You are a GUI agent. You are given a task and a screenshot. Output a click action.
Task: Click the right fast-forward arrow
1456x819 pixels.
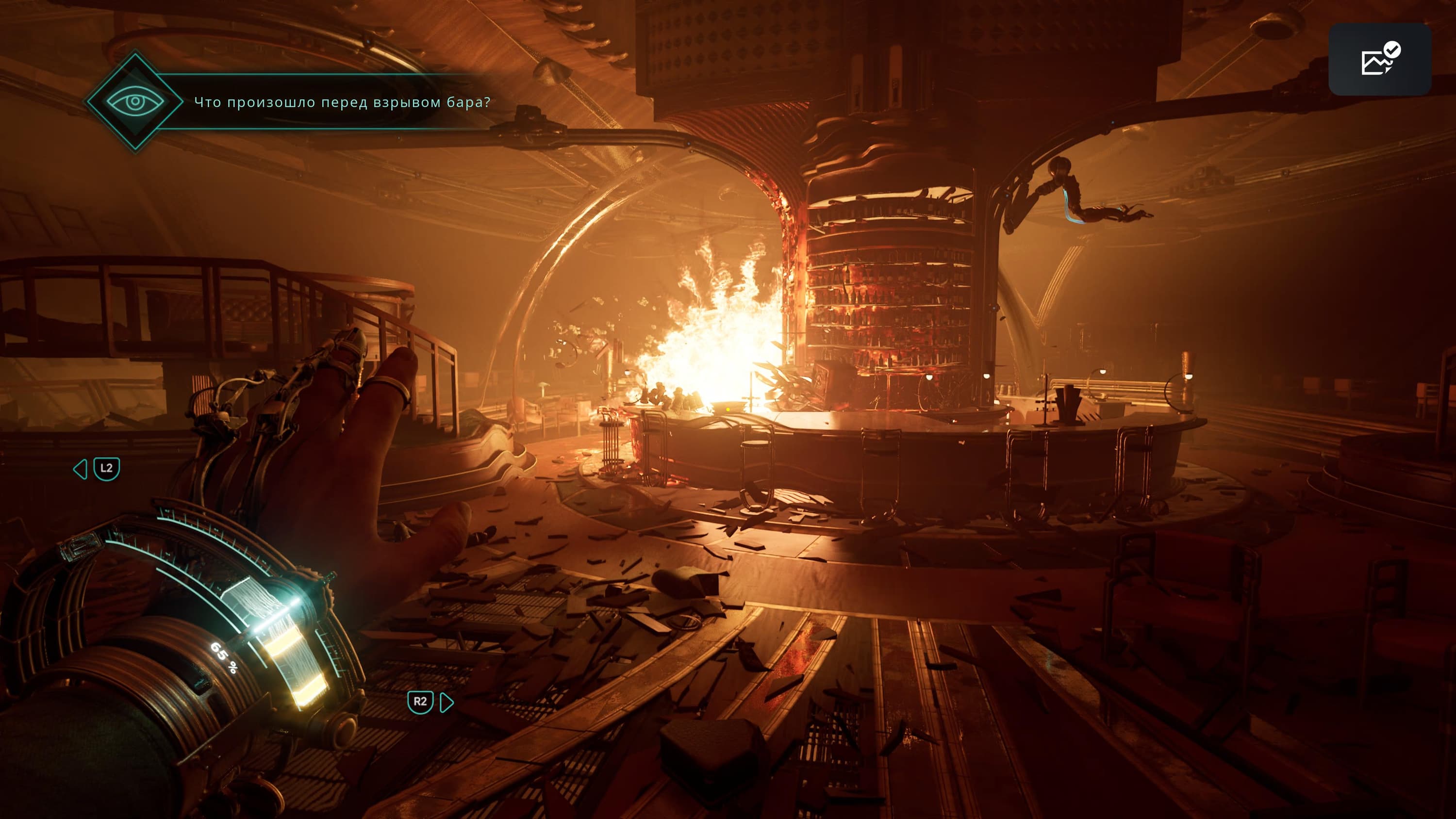[447, 703]
